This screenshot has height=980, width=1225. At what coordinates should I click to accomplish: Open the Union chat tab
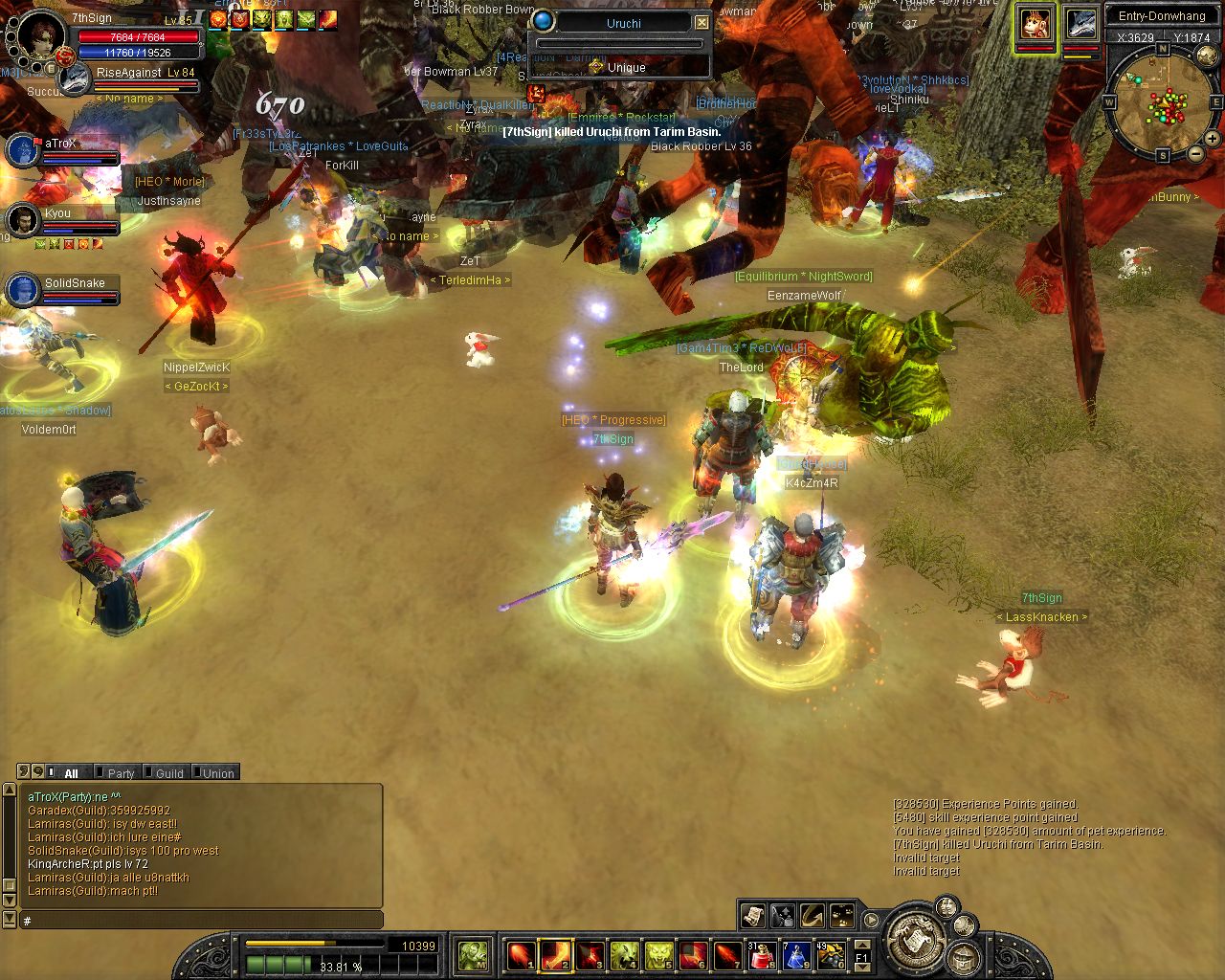click(x=217, y=773)
